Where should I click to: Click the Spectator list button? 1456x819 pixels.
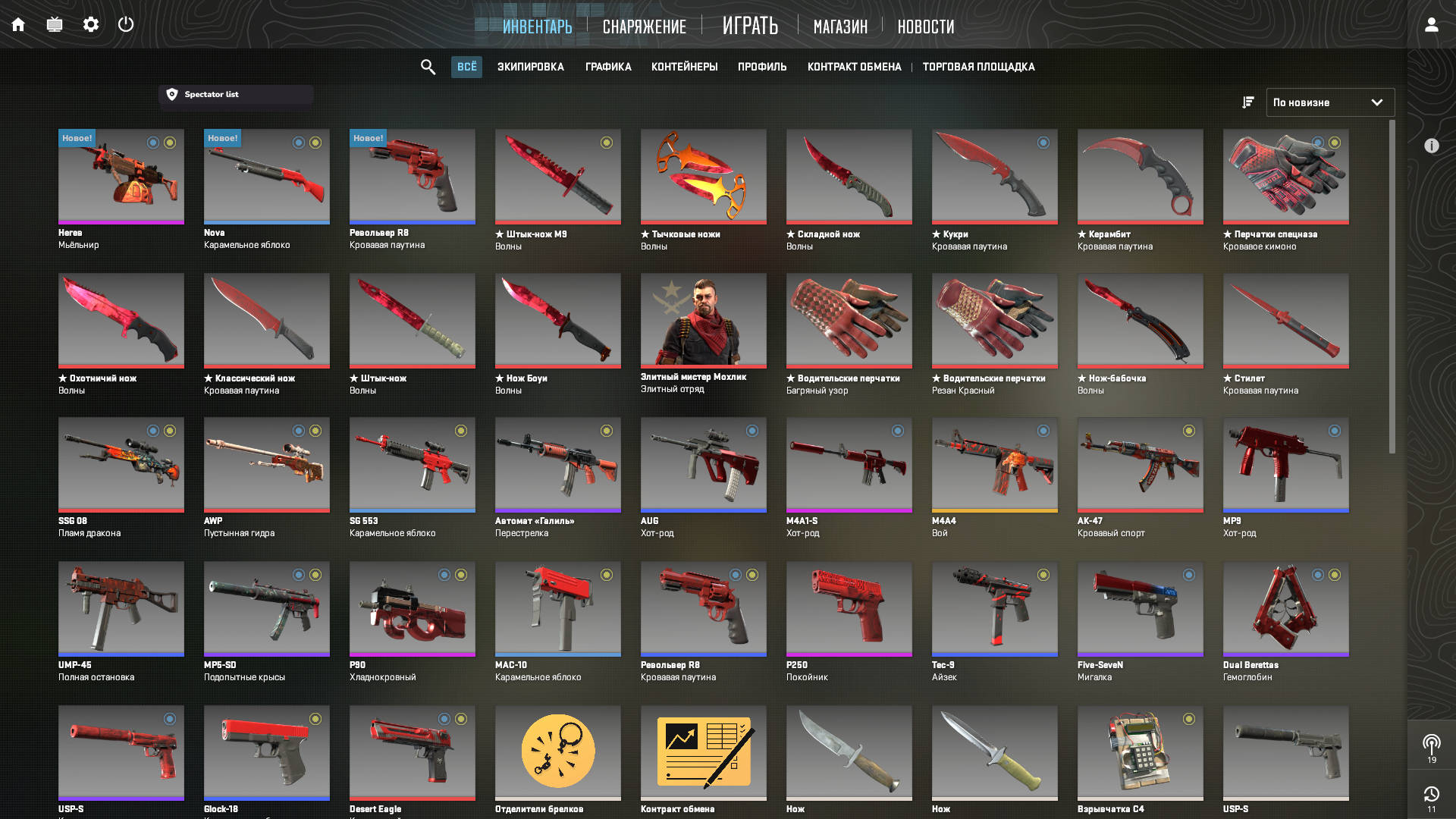(235, 94)
